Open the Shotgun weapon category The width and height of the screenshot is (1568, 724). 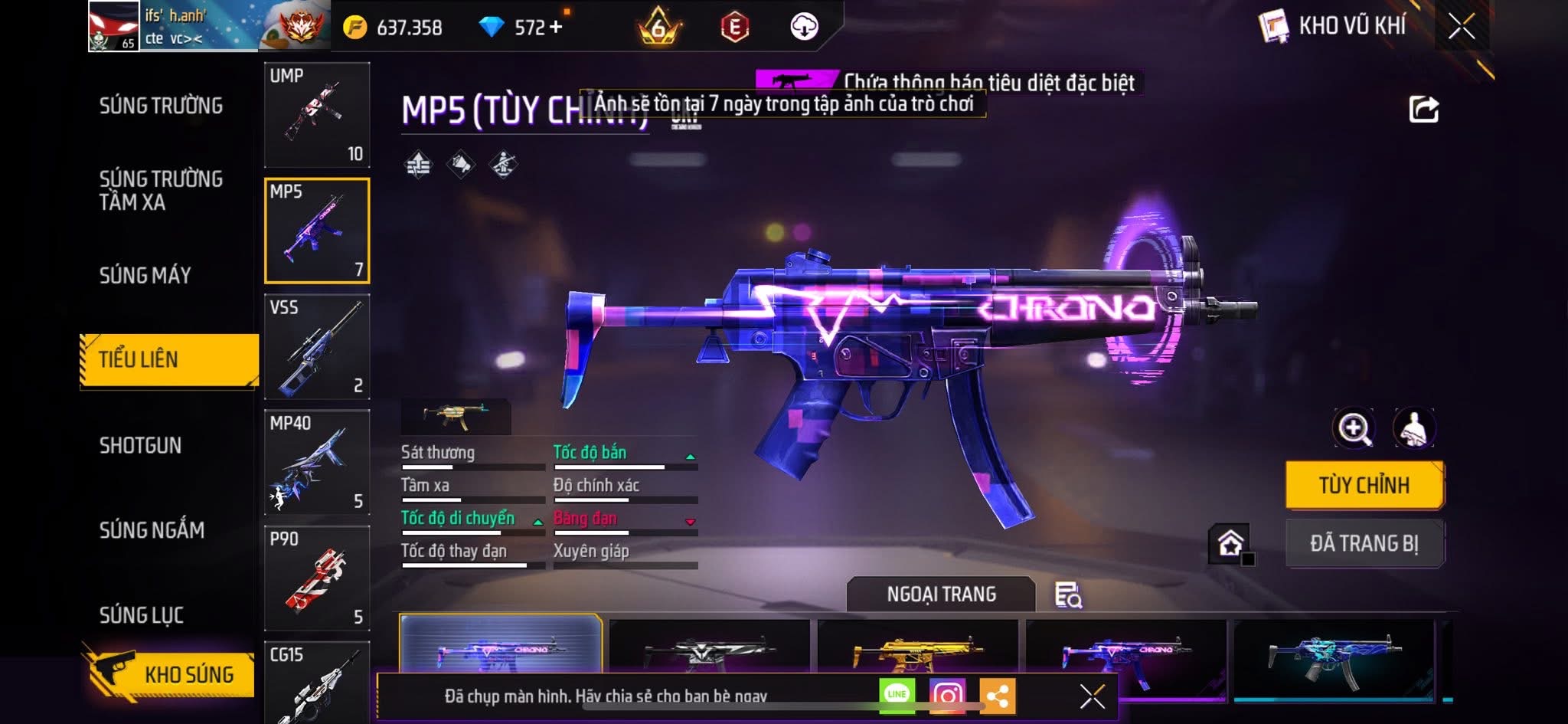pyautogui.click(x=141, y=445)
